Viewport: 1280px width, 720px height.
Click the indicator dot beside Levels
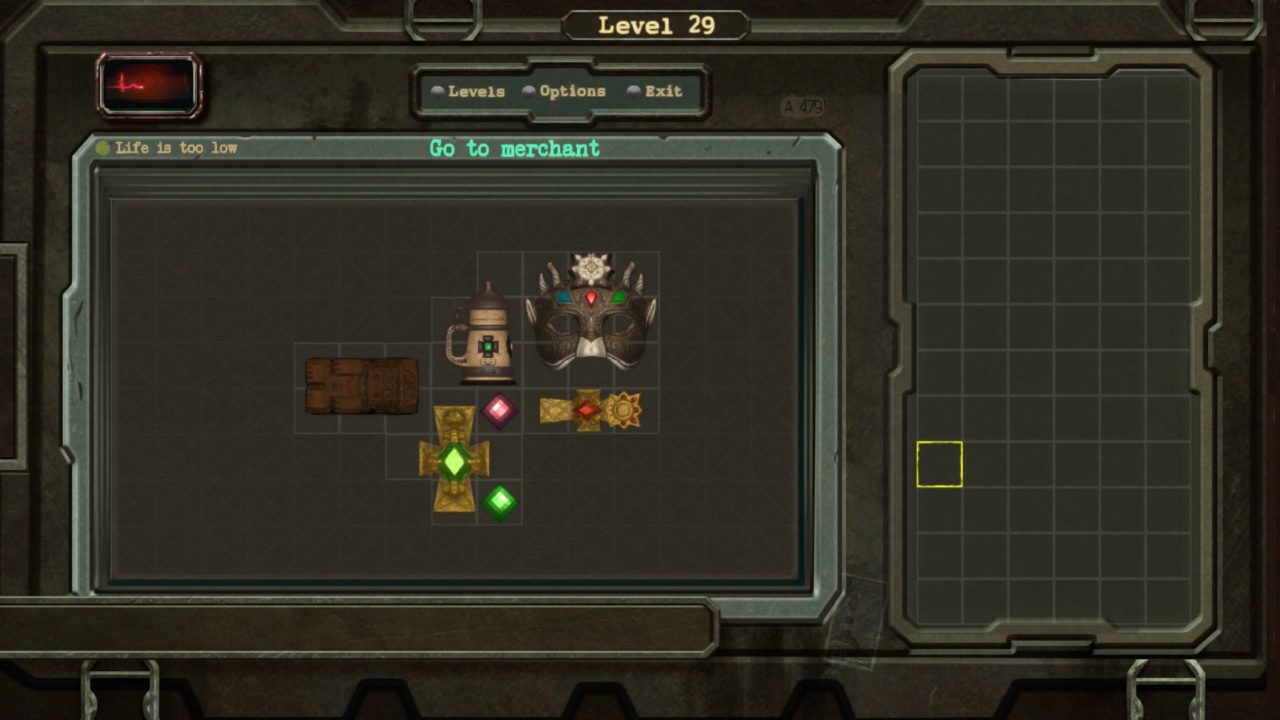coord(437,91)
